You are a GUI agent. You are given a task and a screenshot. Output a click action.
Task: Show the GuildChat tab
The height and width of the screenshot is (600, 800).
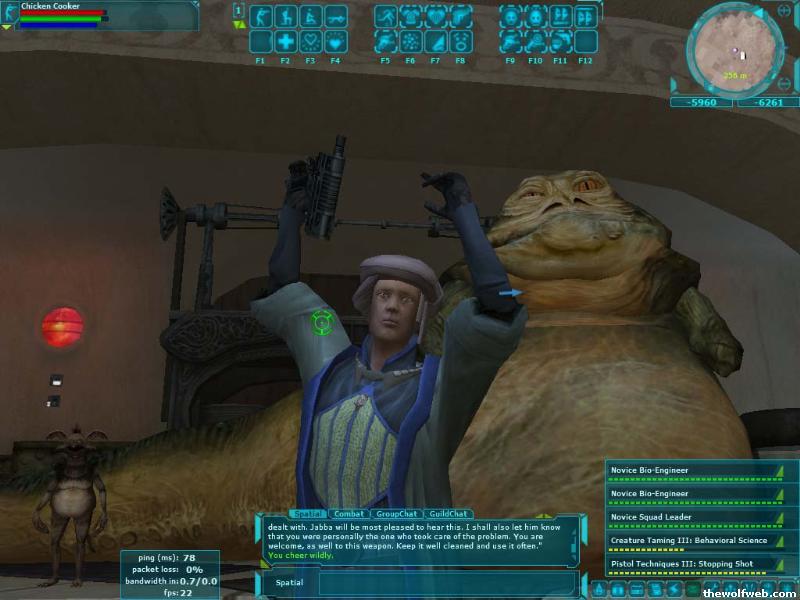coord(447,513)
